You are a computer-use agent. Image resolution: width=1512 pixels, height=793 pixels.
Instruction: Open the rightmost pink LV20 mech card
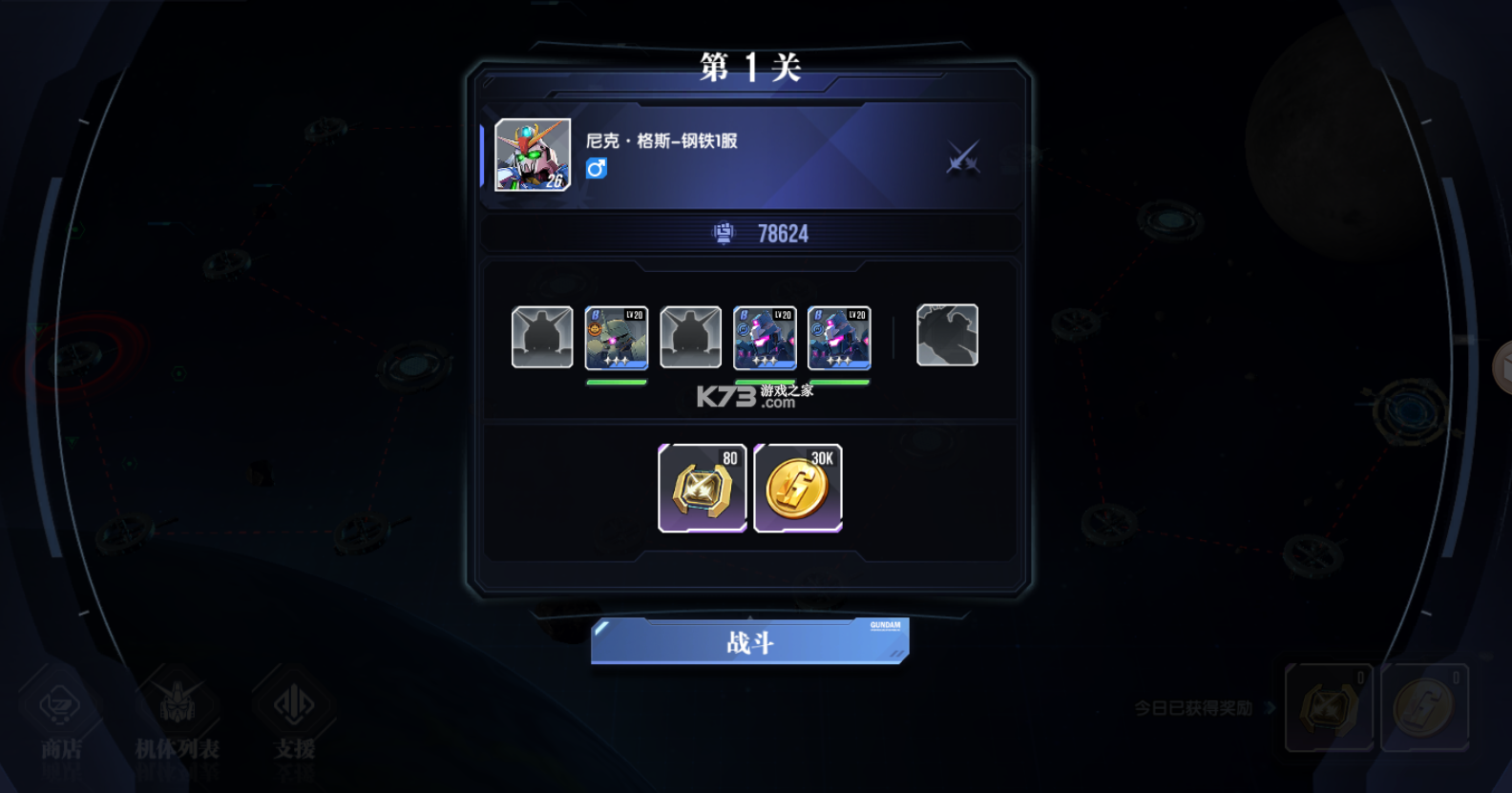coord(838,337)
